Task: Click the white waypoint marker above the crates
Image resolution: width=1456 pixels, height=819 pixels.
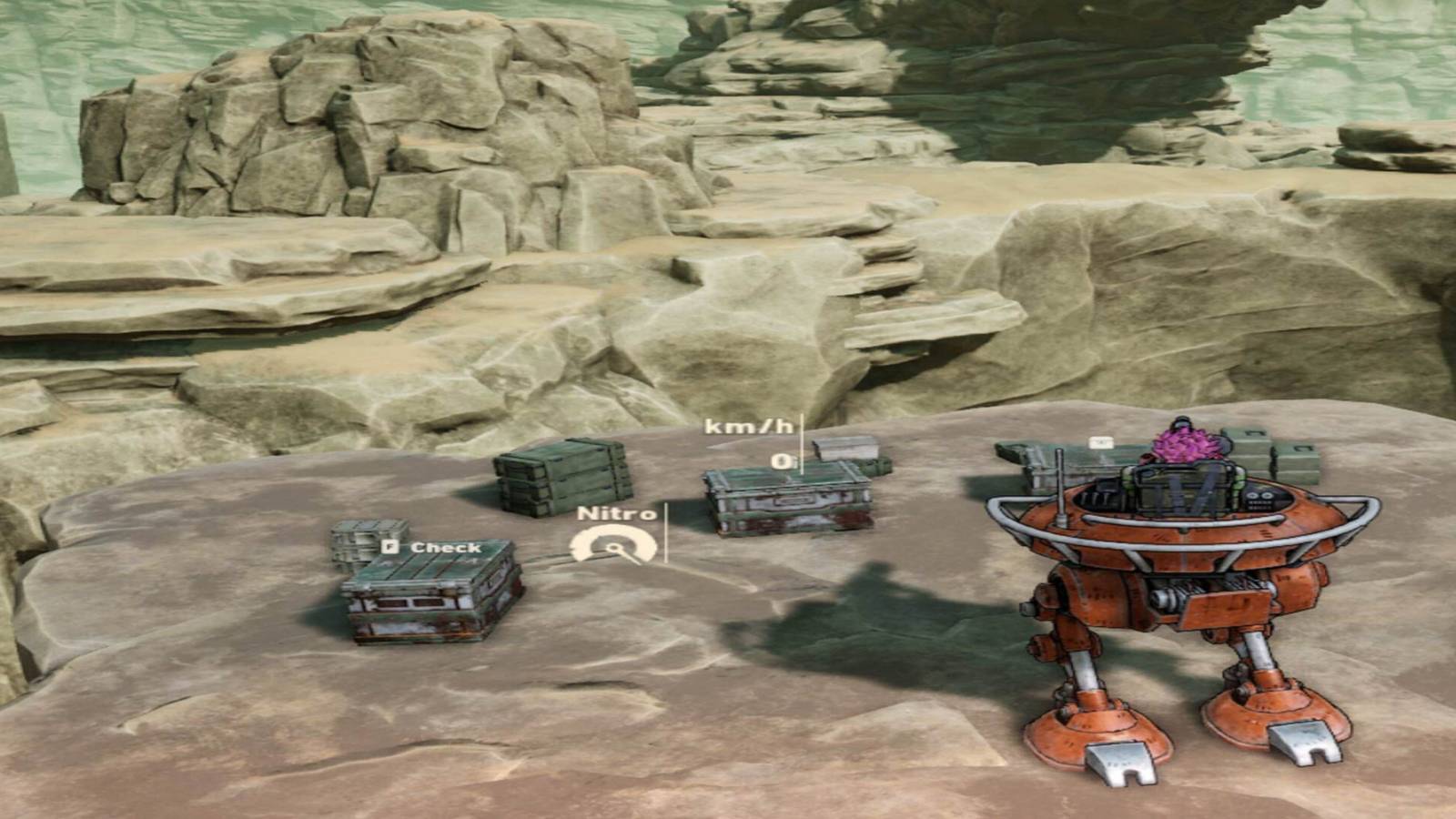Action: (x=1101, y=442)
